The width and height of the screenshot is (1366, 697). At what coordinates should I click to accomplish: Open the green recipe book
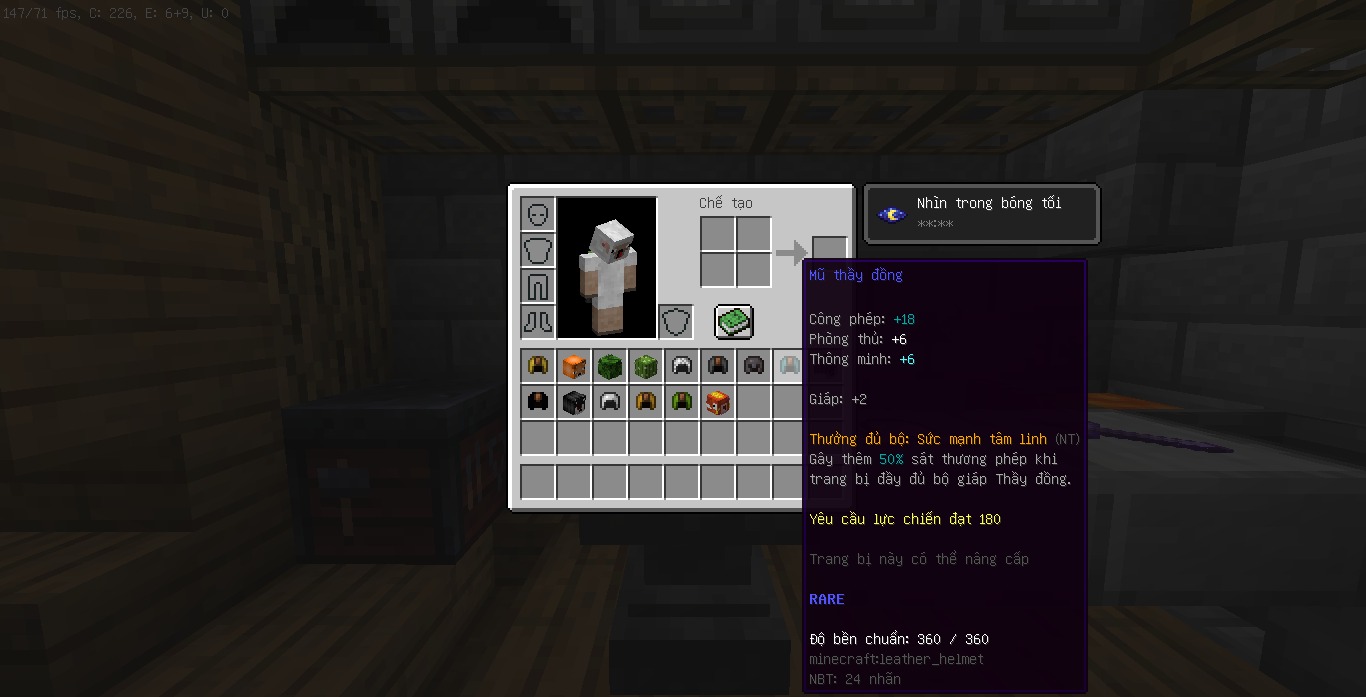coord(734,322)
